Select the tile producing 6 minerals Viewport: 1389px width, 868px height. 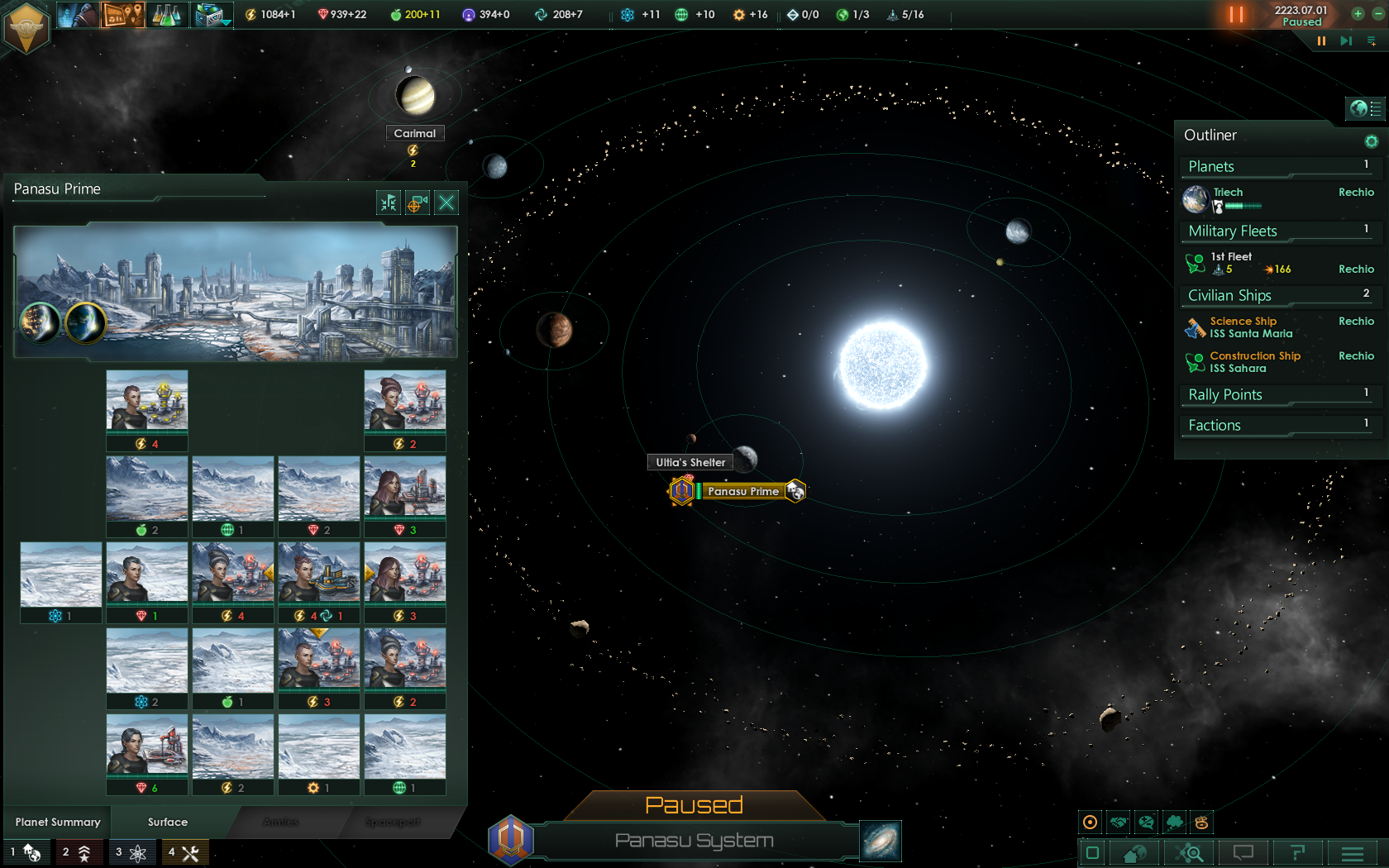[x=147, y=754]
